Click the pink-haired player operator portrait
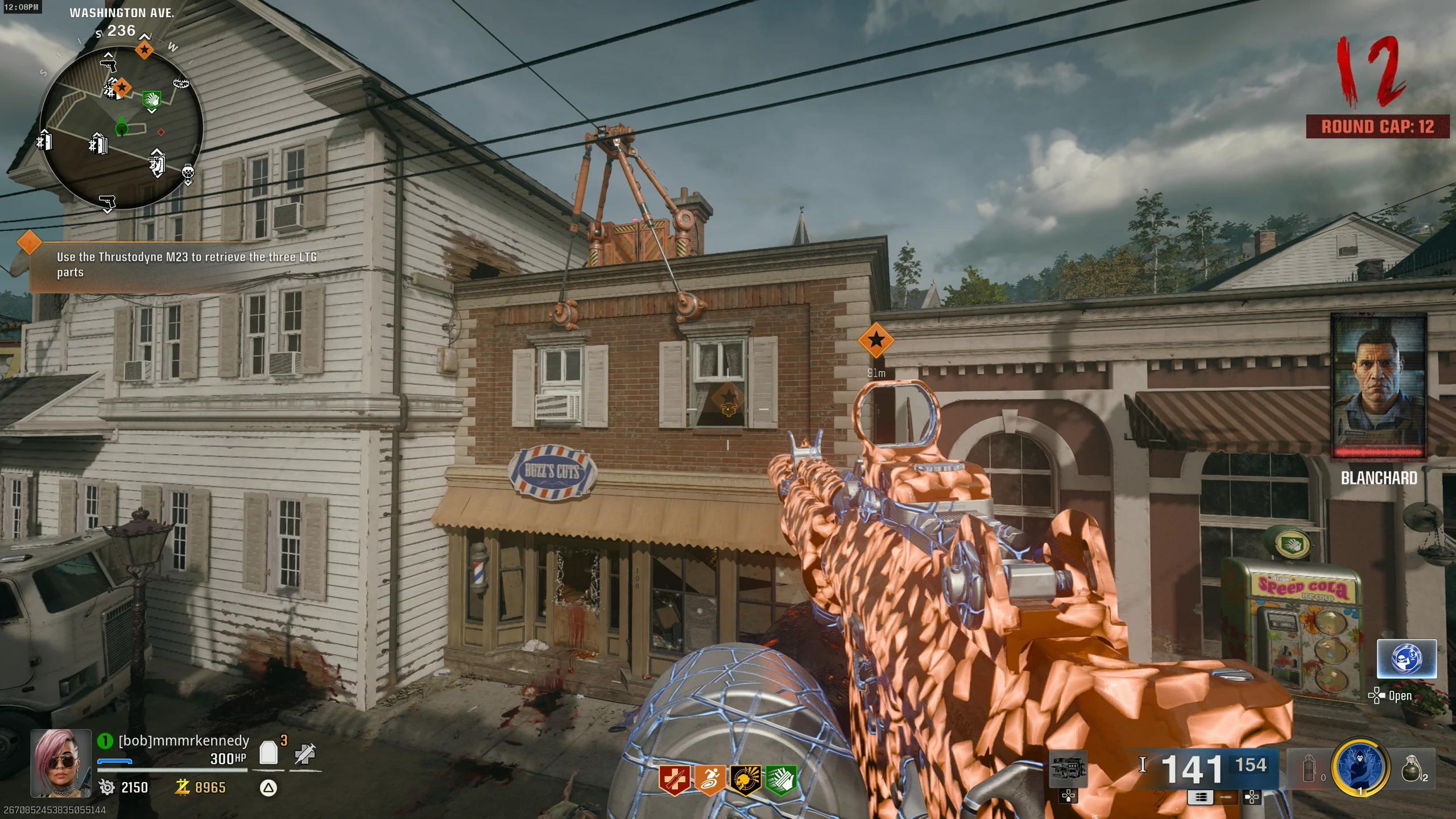Image resolution: width=1456 pixels, height=819 pixels. (61, 762)
